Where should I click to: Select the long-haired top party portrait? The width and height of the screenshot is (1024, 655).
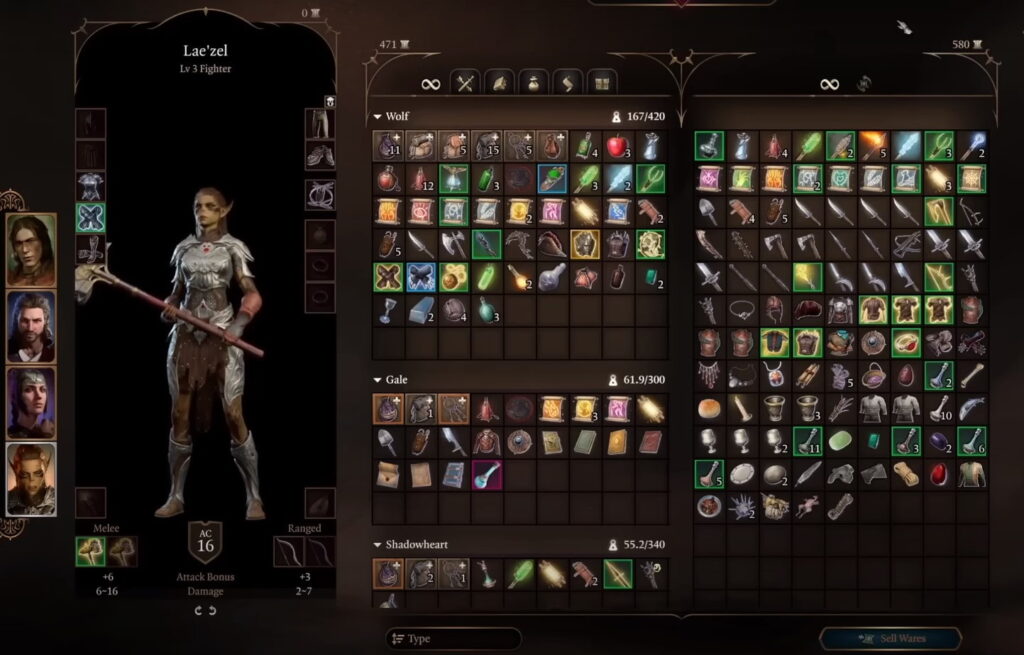click(31, 250)
